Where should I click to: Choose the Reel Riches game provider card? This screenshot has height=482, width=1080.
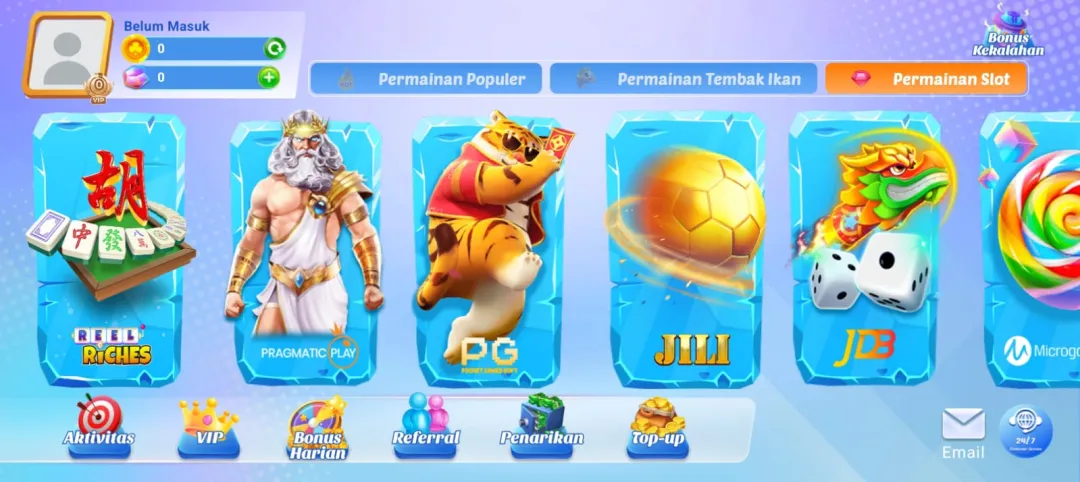pyautogui.click(x=109, y=250)
